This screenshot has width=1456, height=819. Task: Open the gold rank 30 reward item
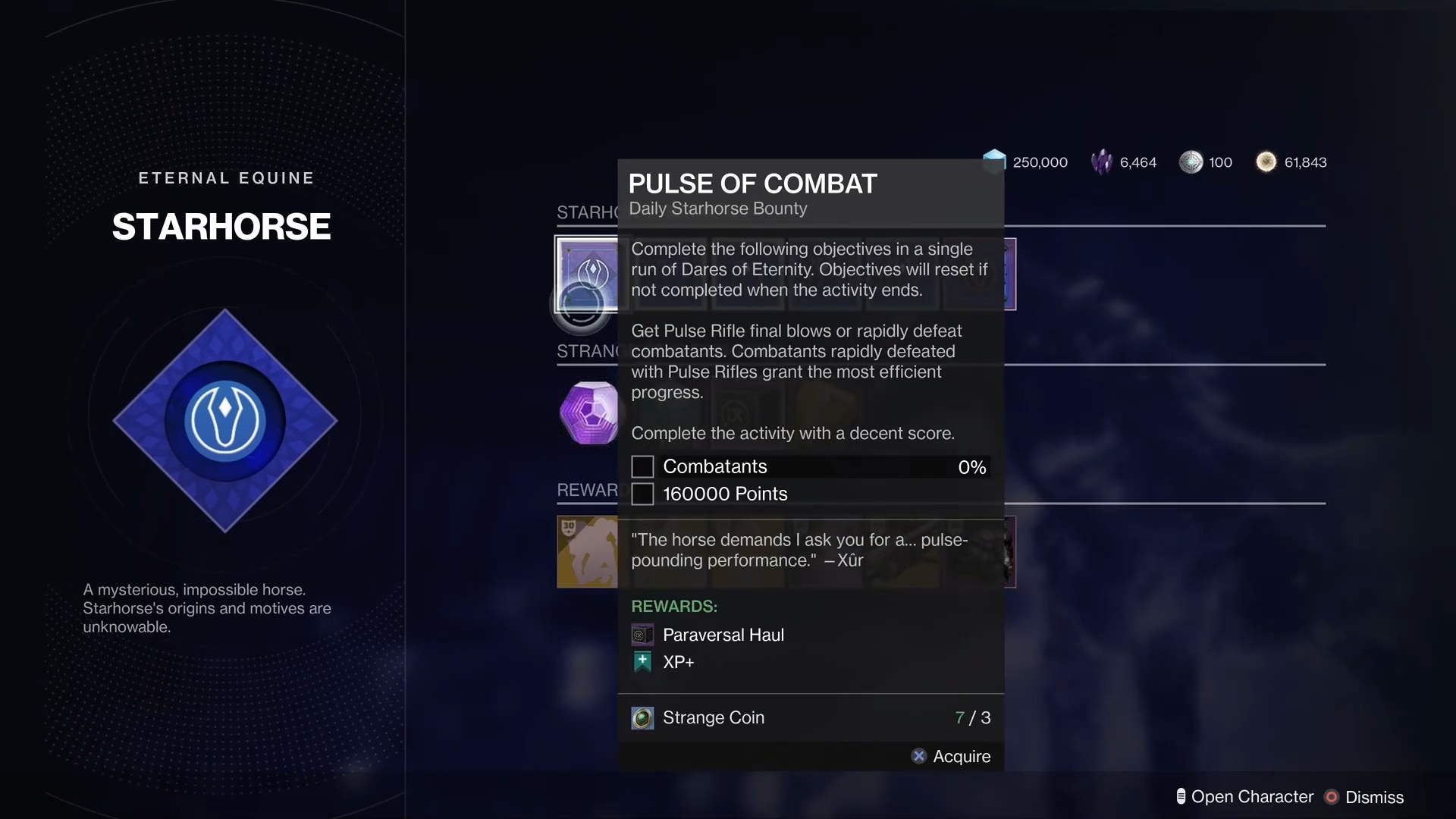588,551
